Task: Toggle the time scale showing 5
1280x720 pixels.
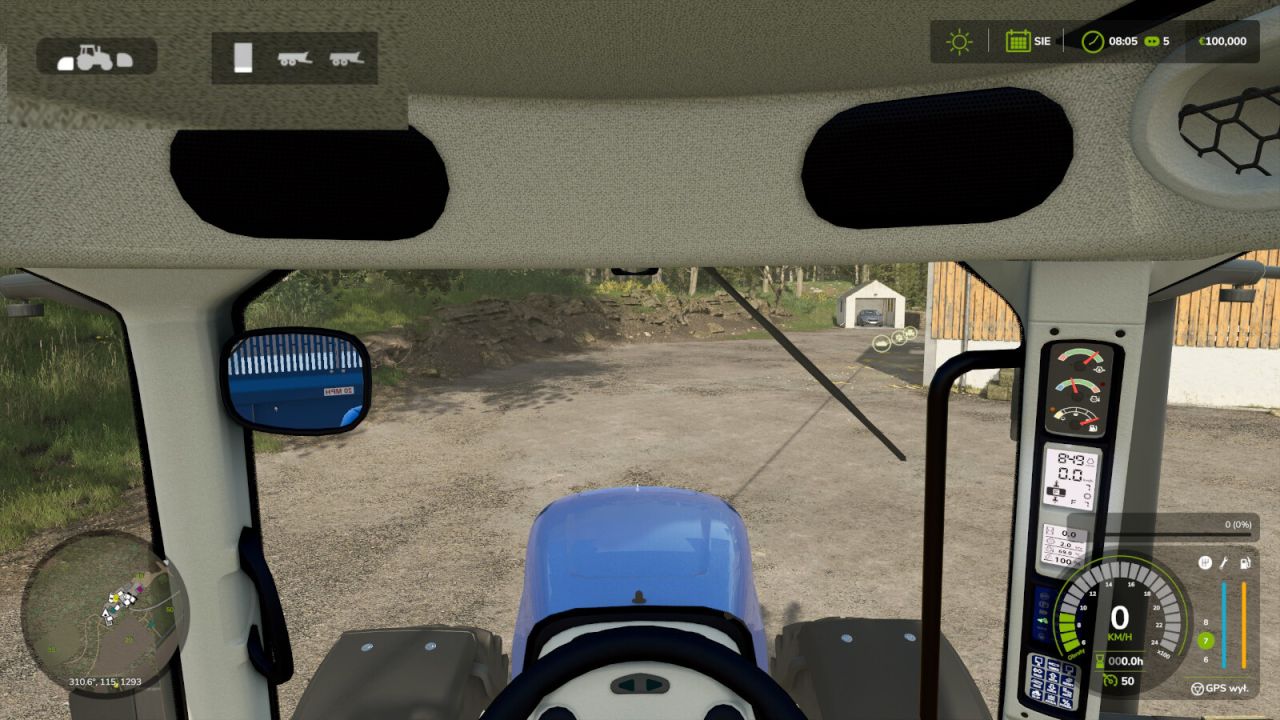Action: click(1160, 42)
